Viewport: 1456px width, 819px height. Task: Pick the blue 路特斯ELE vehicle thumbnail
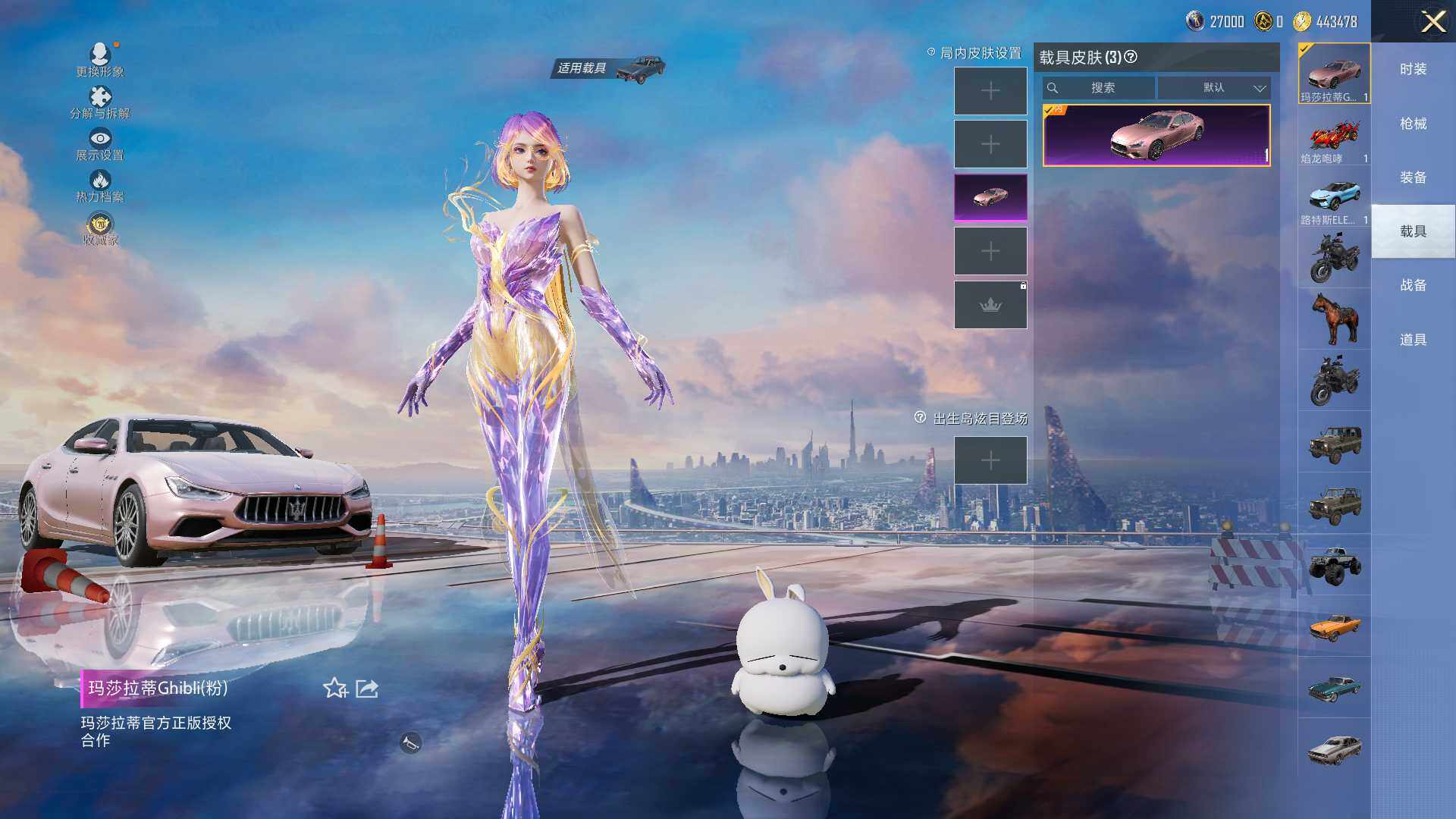pos(1334,199)
